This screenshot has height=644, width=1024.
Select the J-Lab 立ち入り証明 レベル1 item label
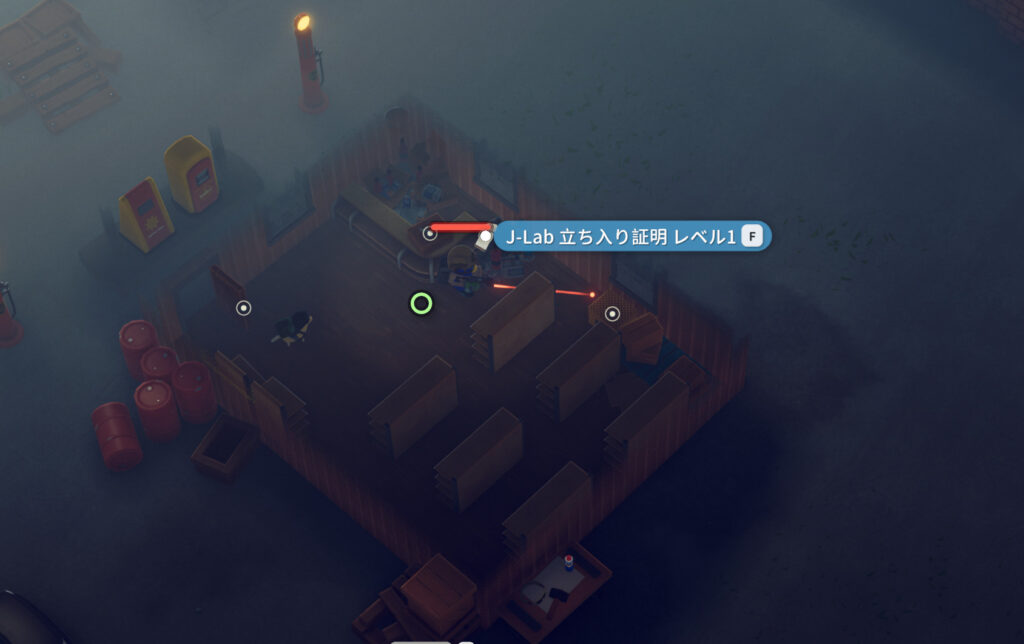(x=622, y=237)
